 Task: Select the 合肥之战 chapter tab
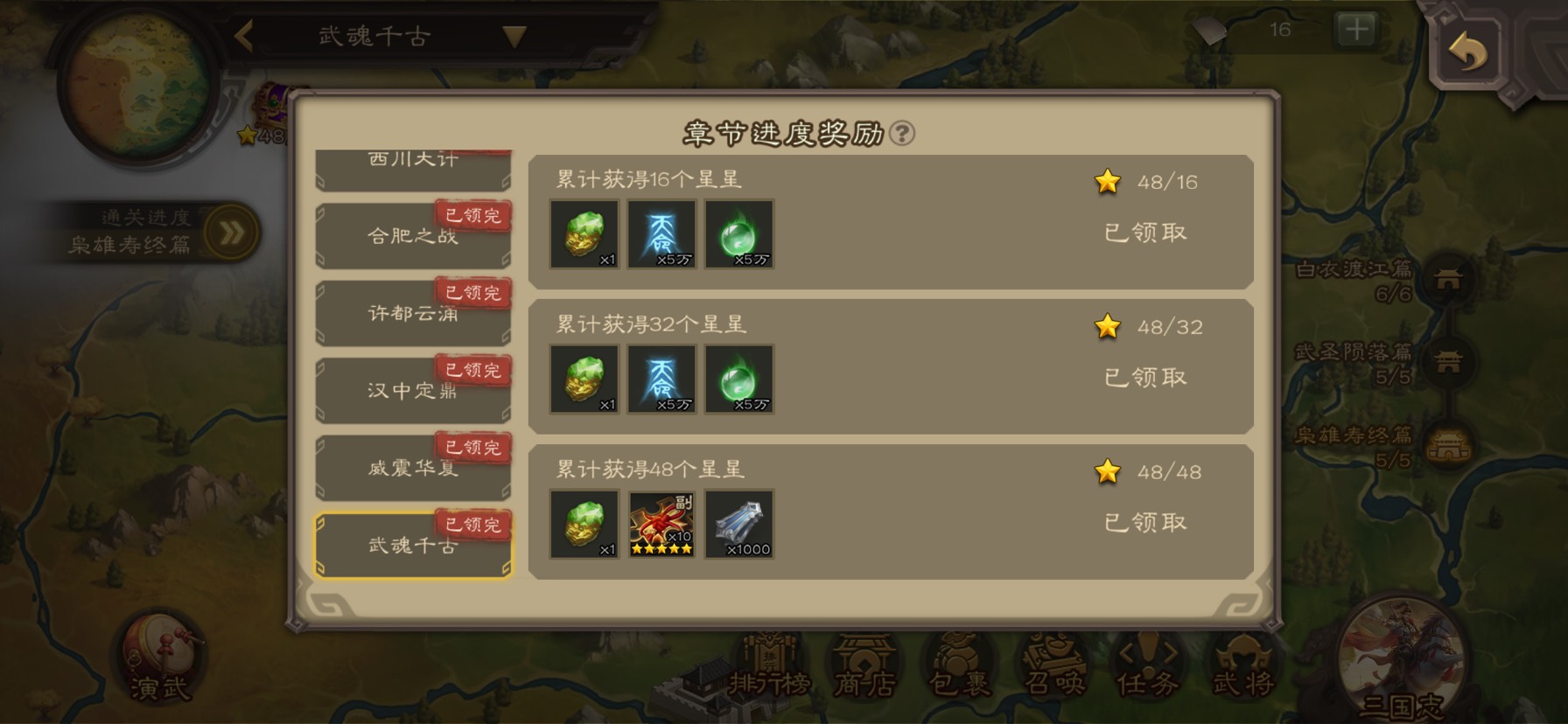(x=412, y=236)
